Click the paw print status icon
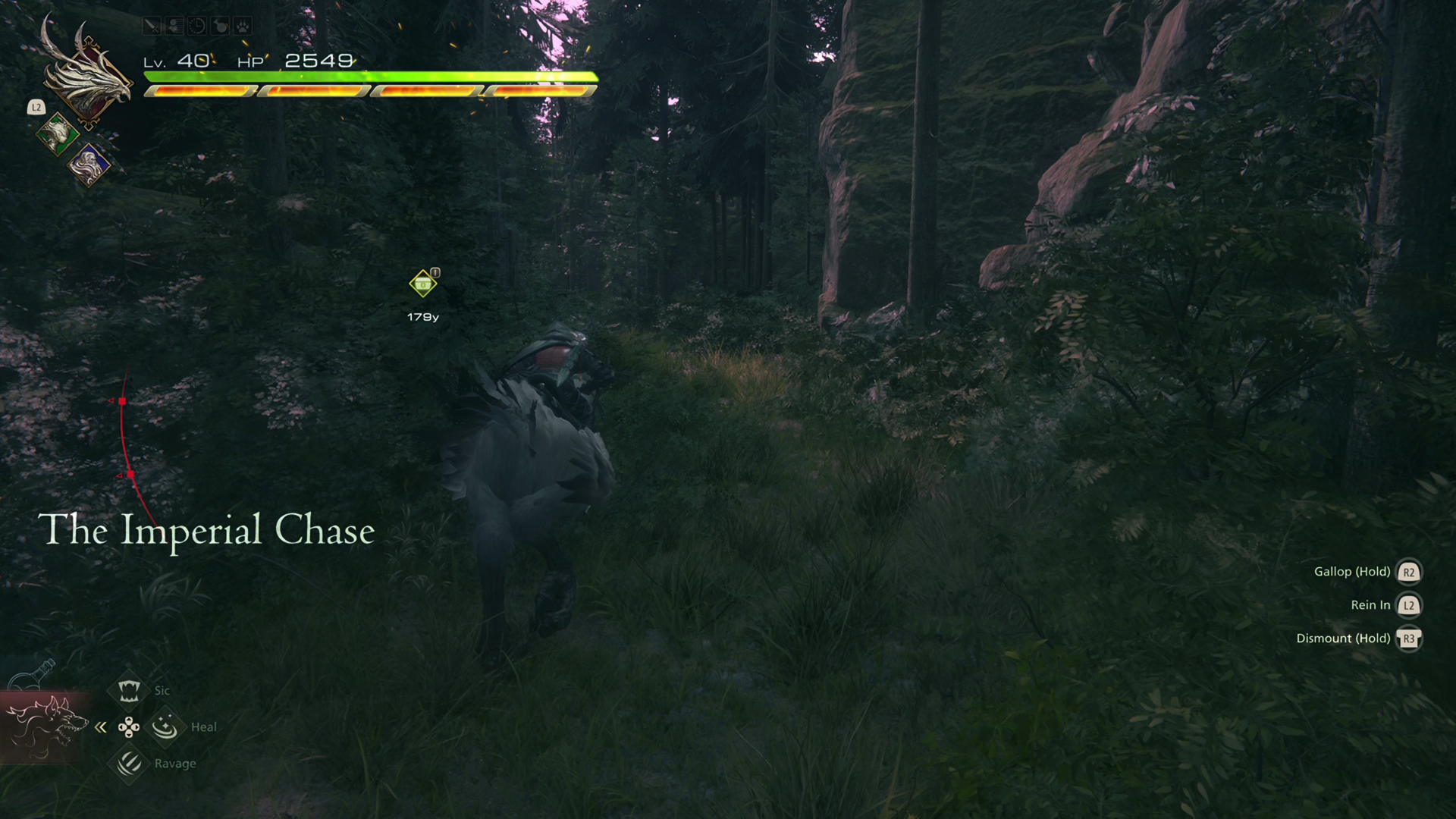Image resolution: width=1456 pixels, height=819 pixels. (242, 27)
